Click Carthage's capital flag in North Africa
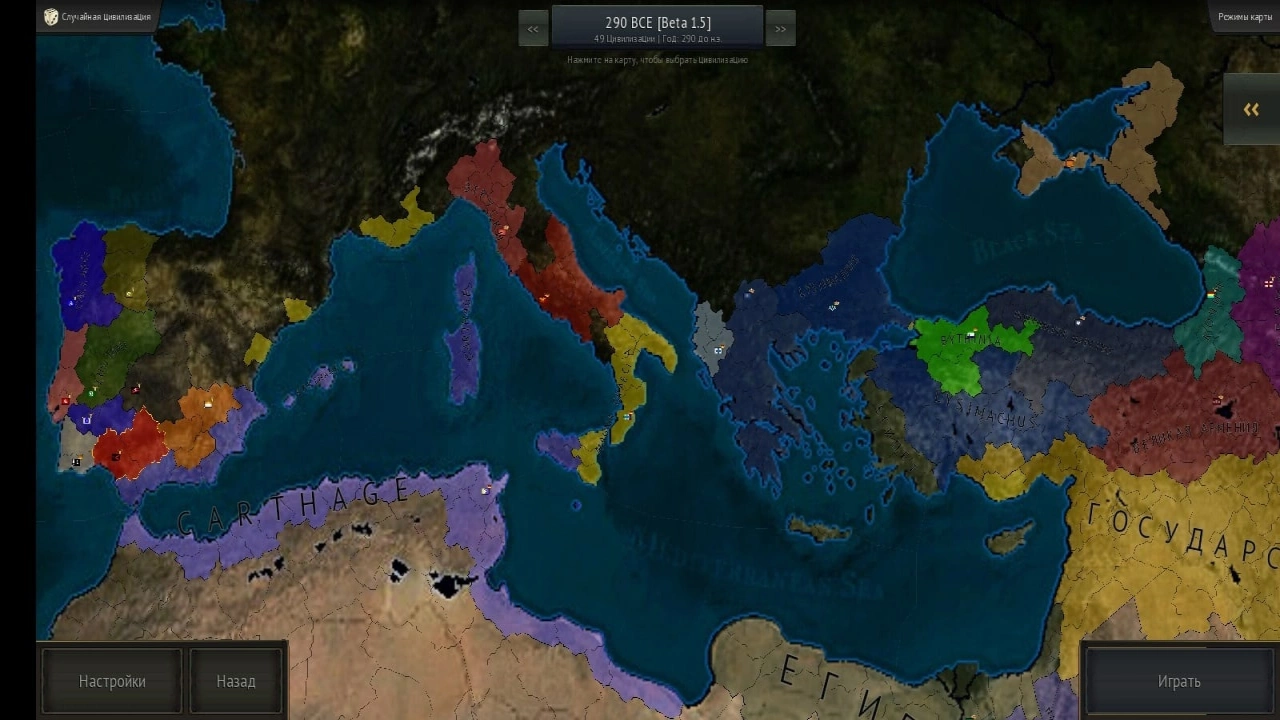Screen dimensions: 1280x720 pos(486,489)
